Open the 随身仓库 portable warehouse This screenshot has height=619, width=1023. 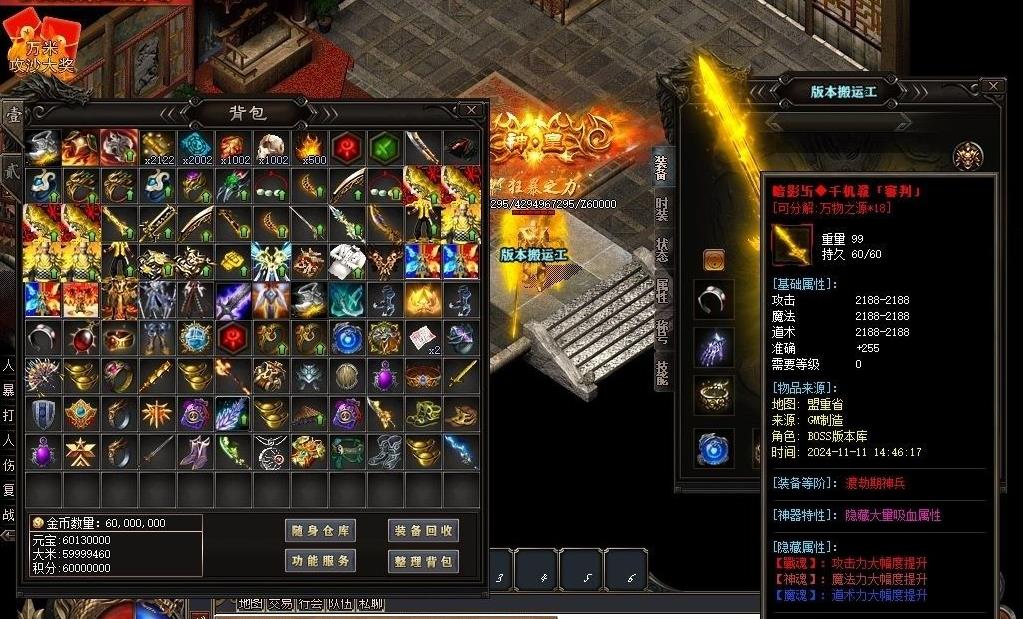[x=321, y=531]
